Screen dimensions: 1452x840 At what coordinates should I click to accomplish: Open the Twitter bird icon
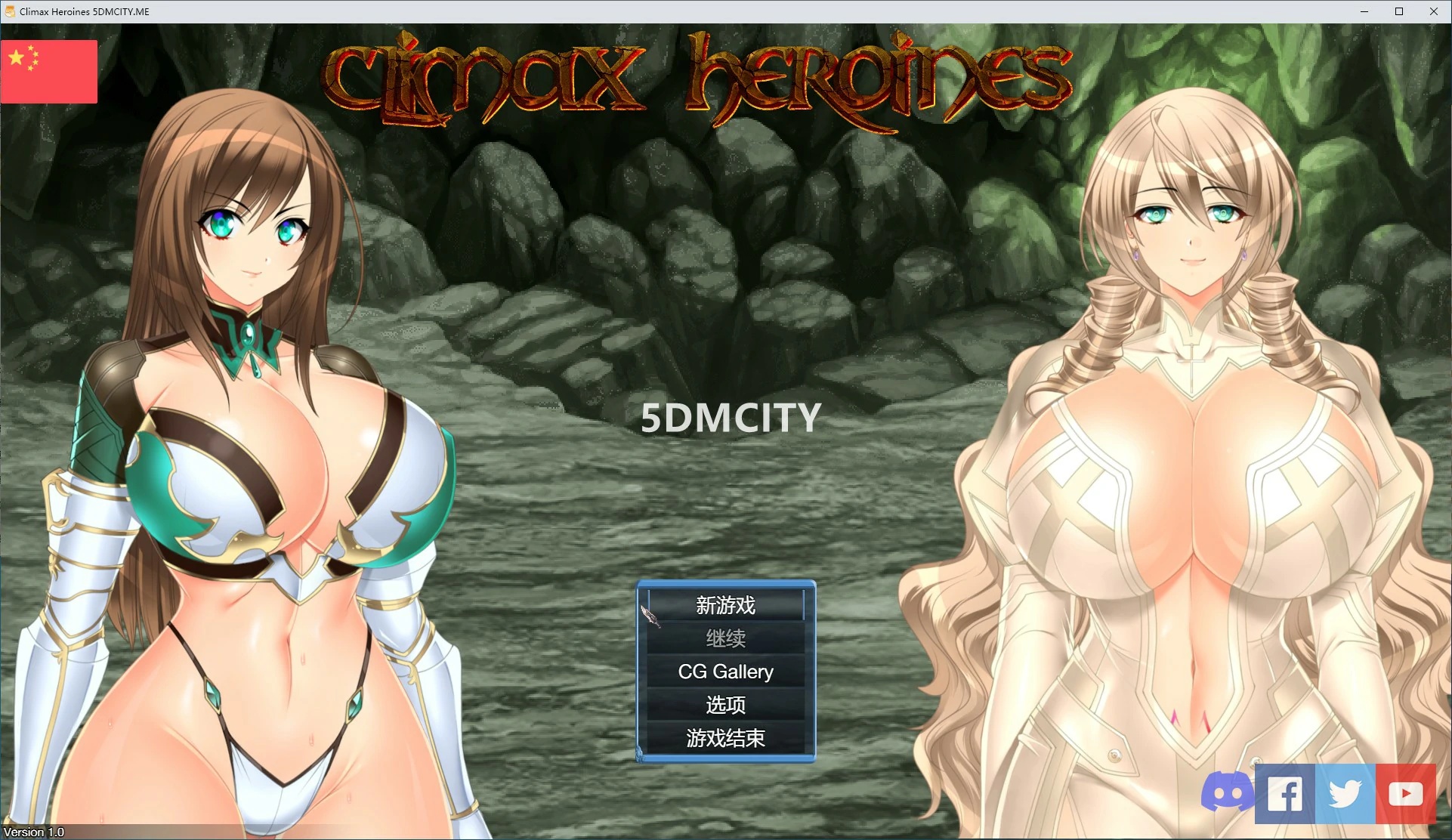(x=1345, y=793)
